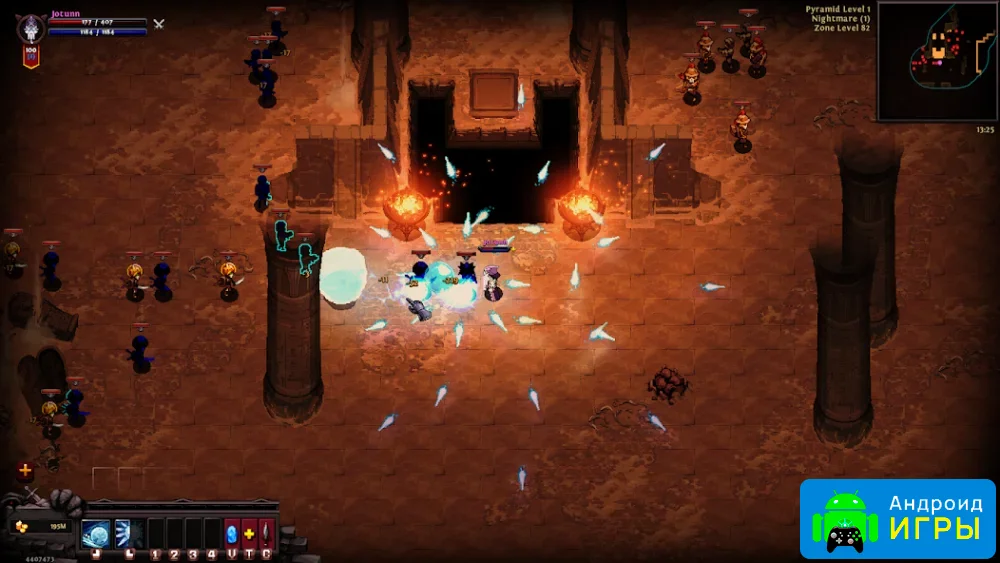The image size is (1000, 563).
Task: Click the plus button above the skill bar
Action: [25, 470]
